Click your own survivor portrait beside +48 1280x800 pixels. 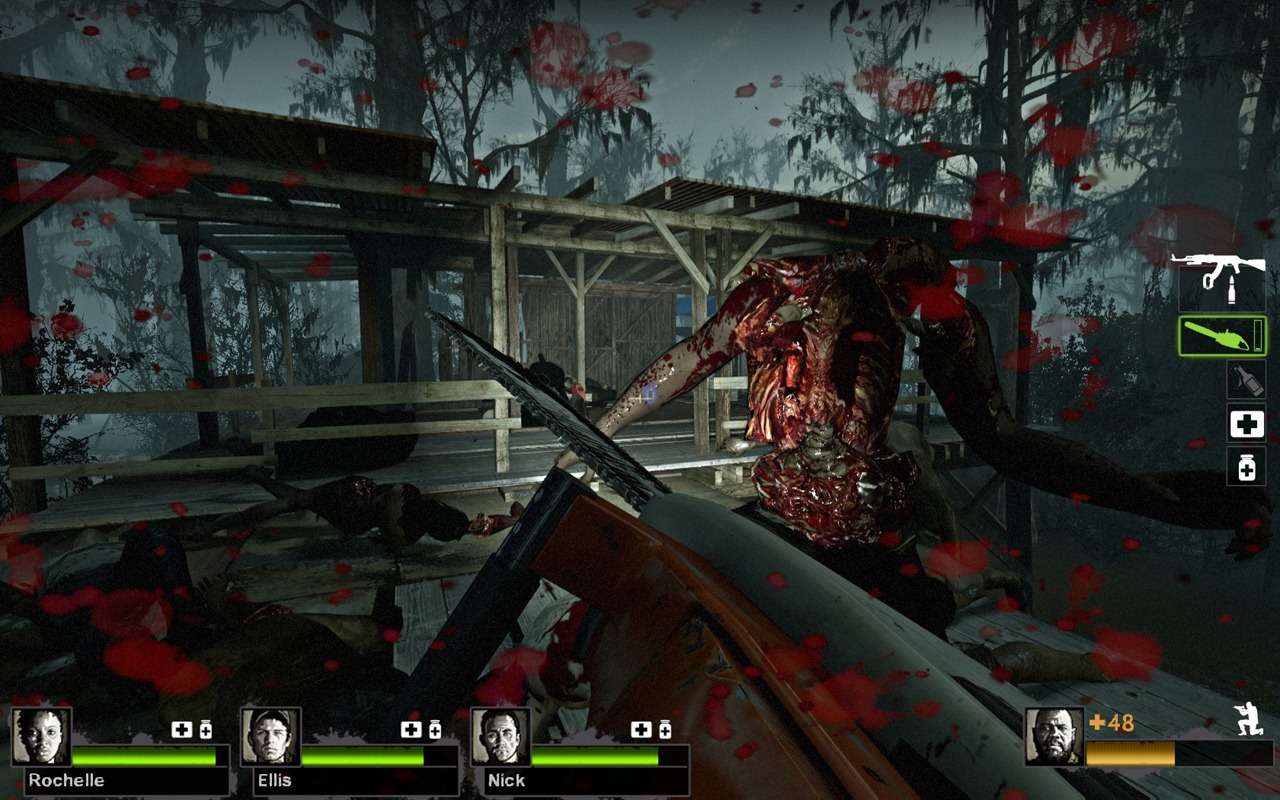1054,737
